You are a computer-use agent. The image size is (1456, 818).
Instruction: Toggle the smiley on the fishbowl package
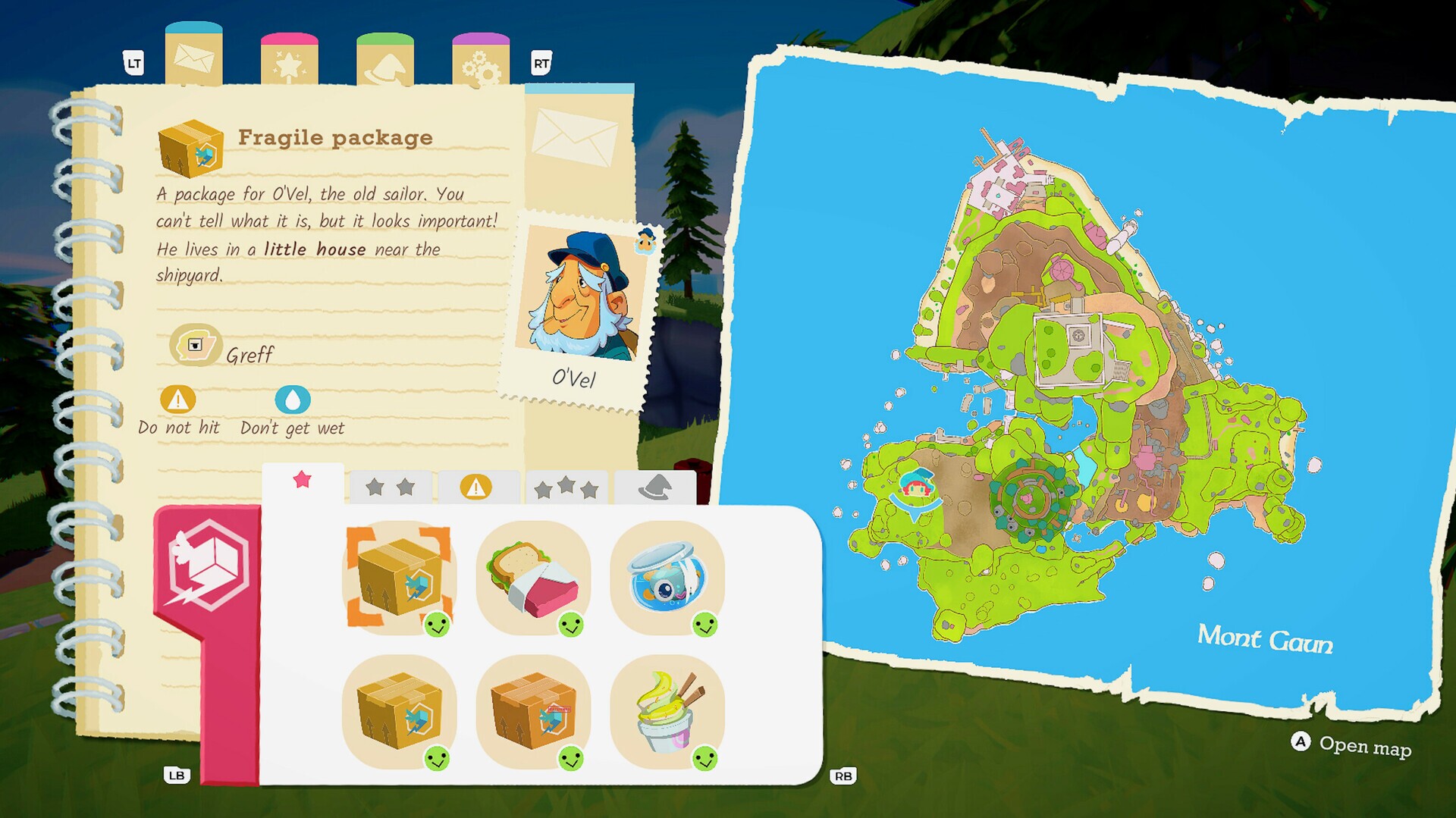pos(706,626)
